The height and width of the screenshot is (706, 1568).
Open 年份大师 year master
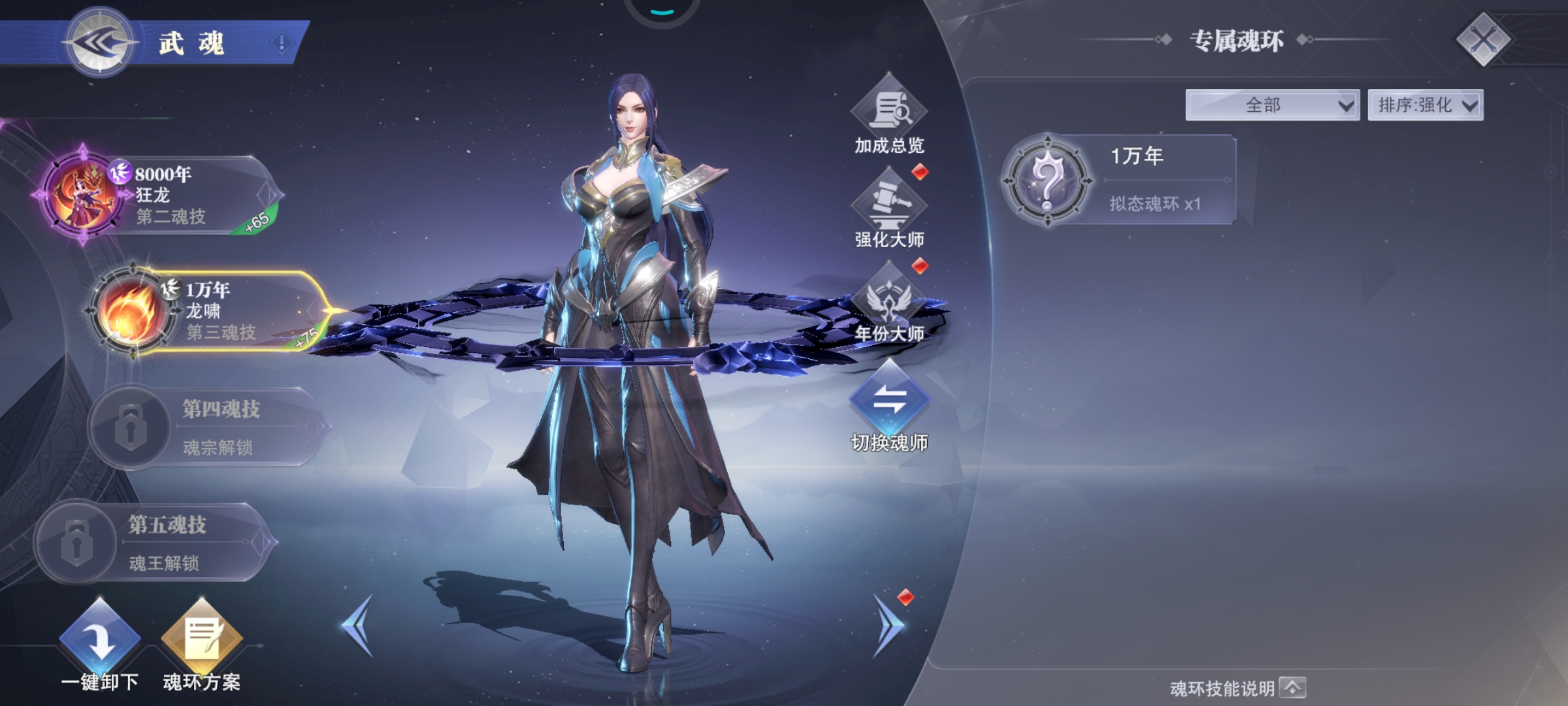[x=889, y=304]
